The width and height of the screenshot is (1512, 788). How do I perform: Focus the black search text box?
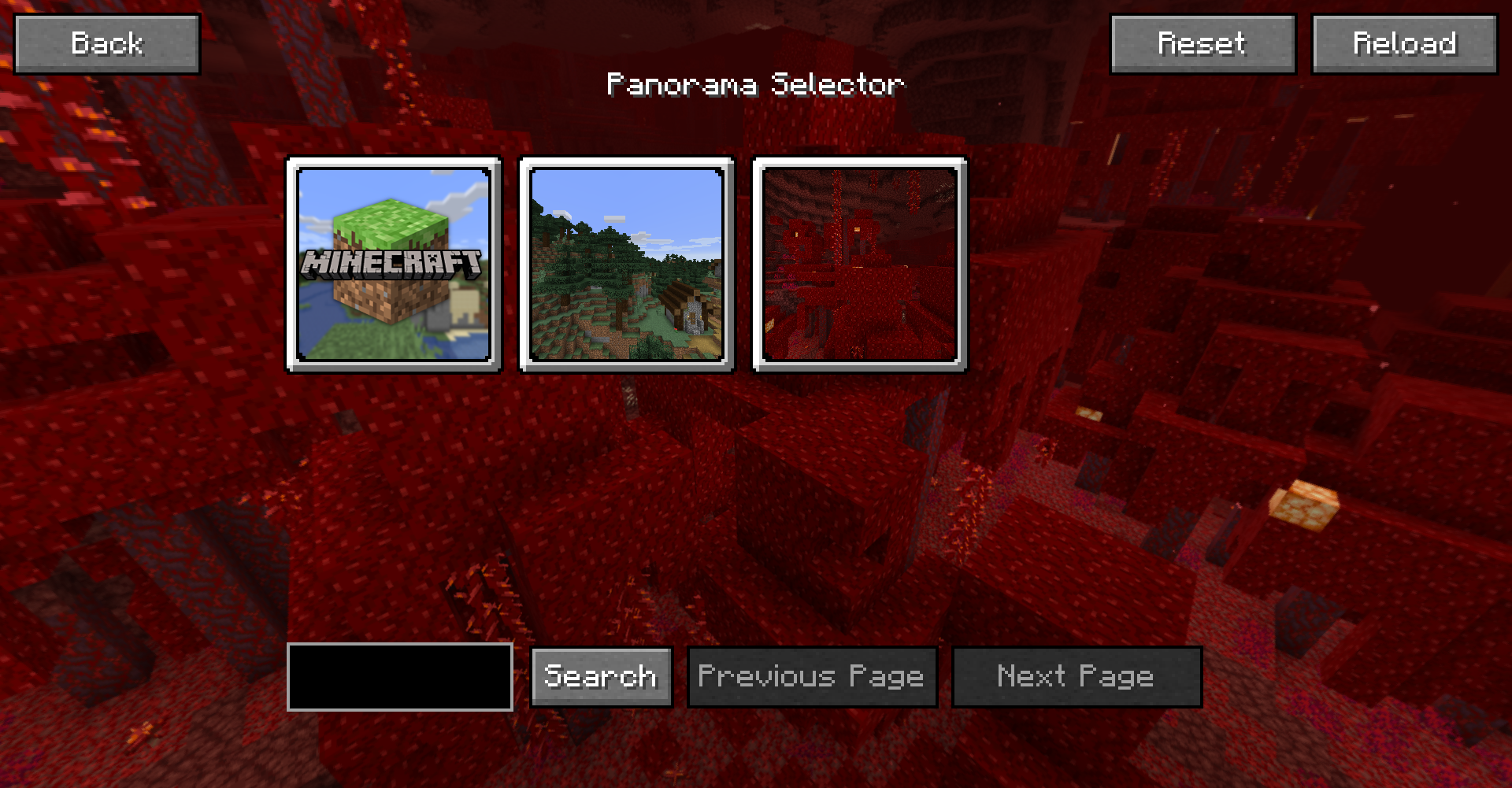[400, 677]
